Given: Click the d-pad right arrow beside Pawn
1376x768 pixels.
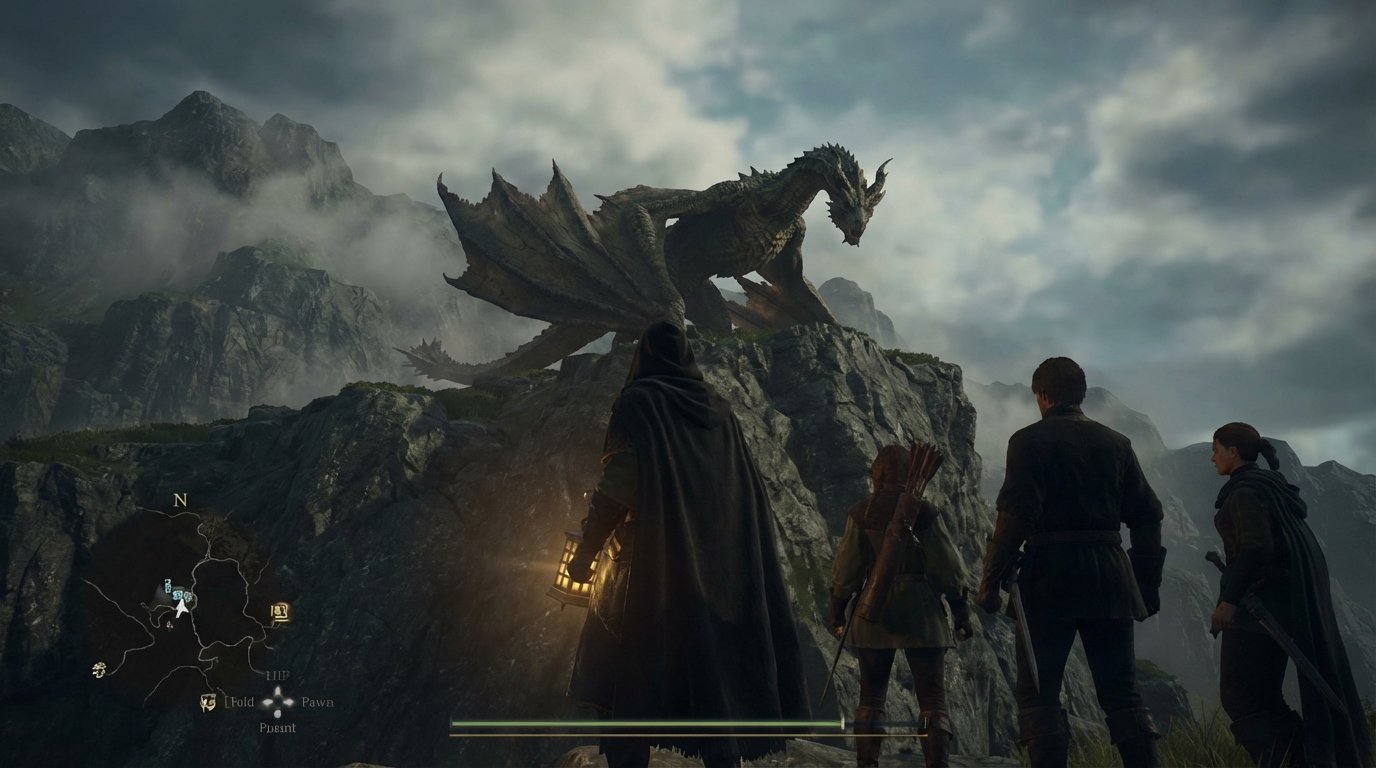Looking at the screenshot, I should tap(289, 701).
